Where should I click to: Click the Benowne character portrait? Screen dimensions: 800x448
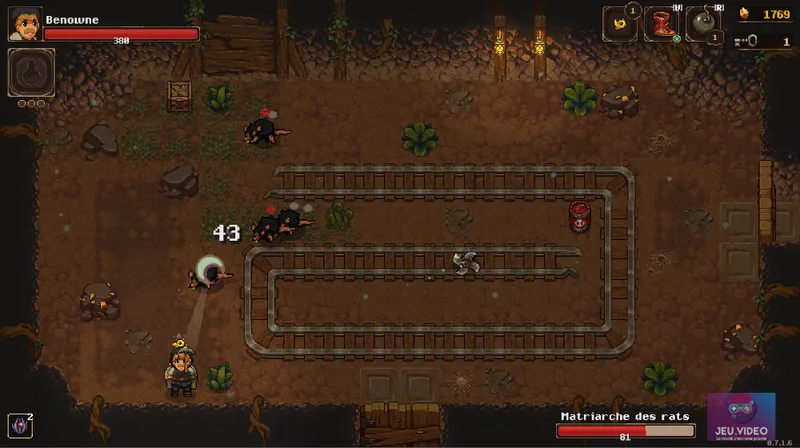point(25,24)
